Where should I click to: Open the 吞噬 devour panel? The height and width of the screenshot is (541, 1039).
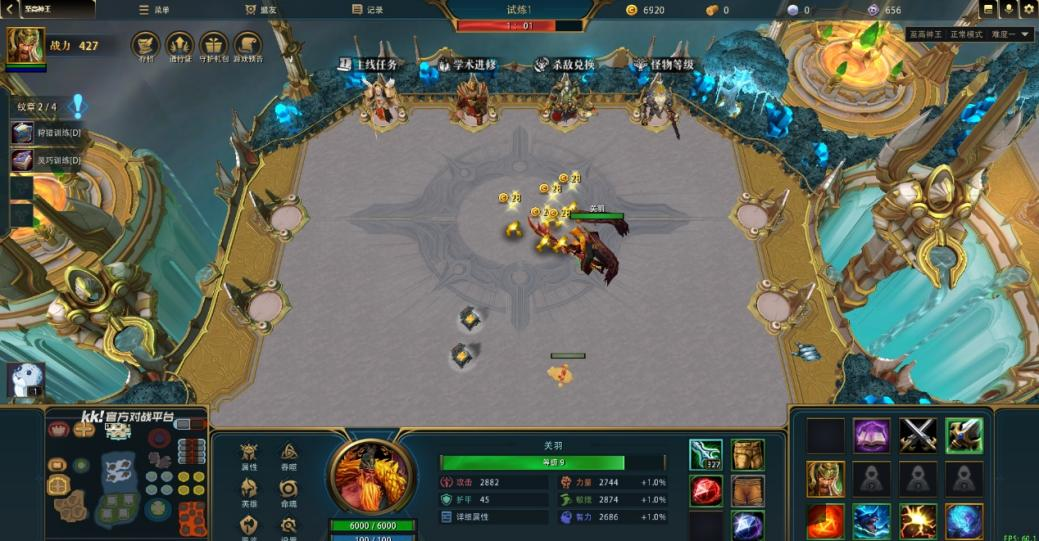click(289, 455)
